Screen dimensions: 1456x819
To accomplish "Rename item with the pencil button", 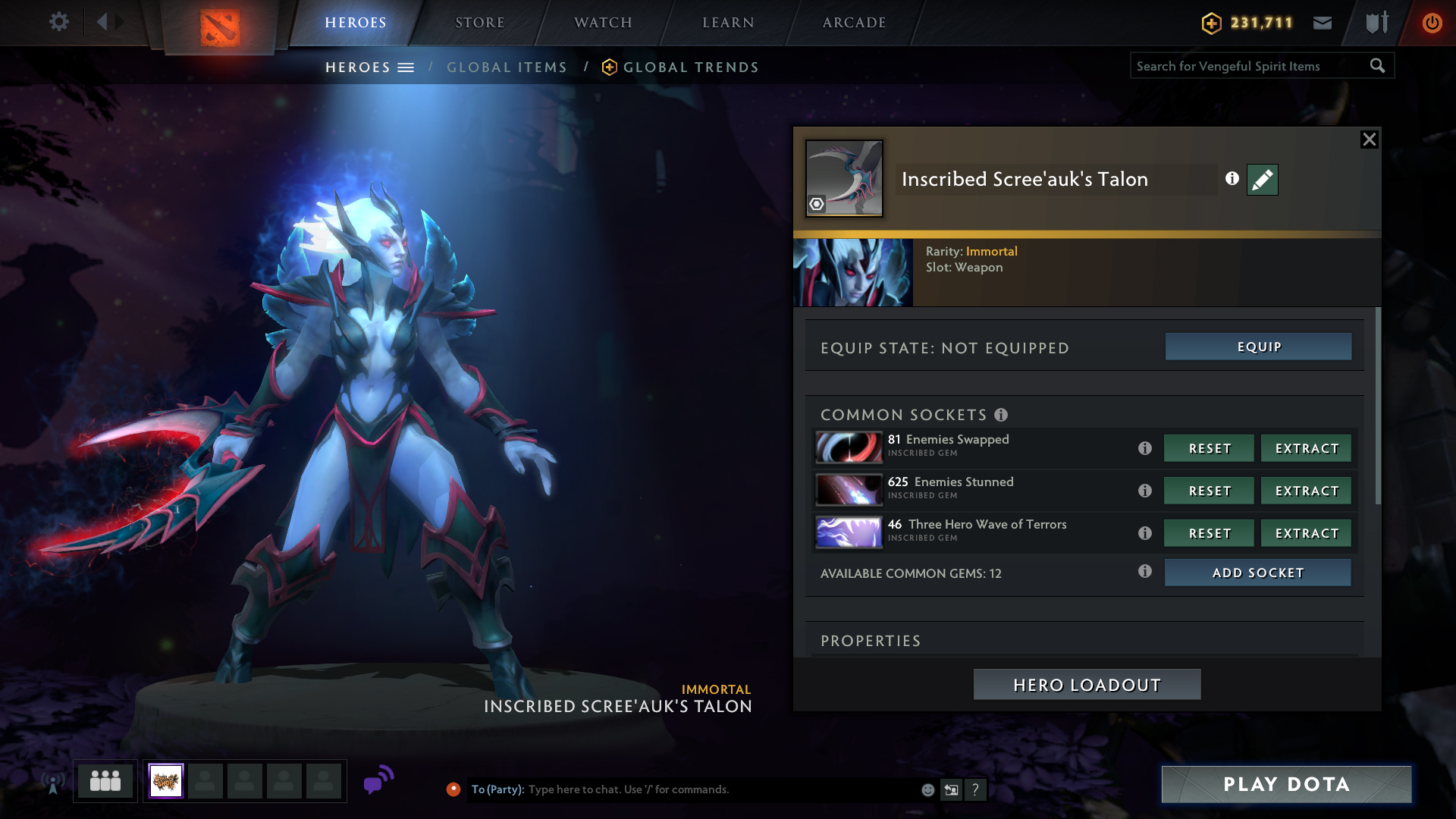I will coord(1262,180).
